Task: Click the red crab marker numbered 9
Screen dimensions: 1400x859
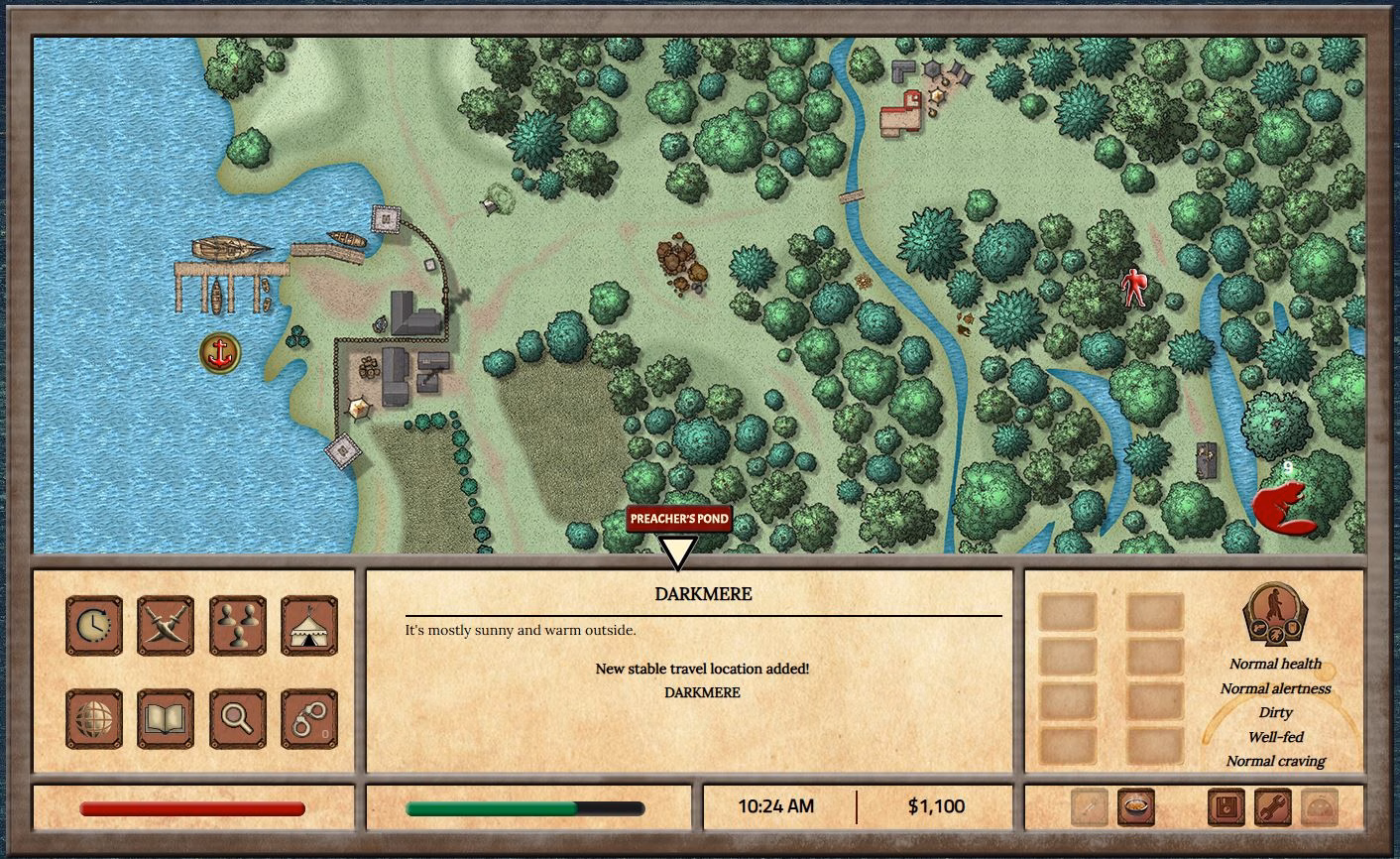Action: [x=1281, y=504]
